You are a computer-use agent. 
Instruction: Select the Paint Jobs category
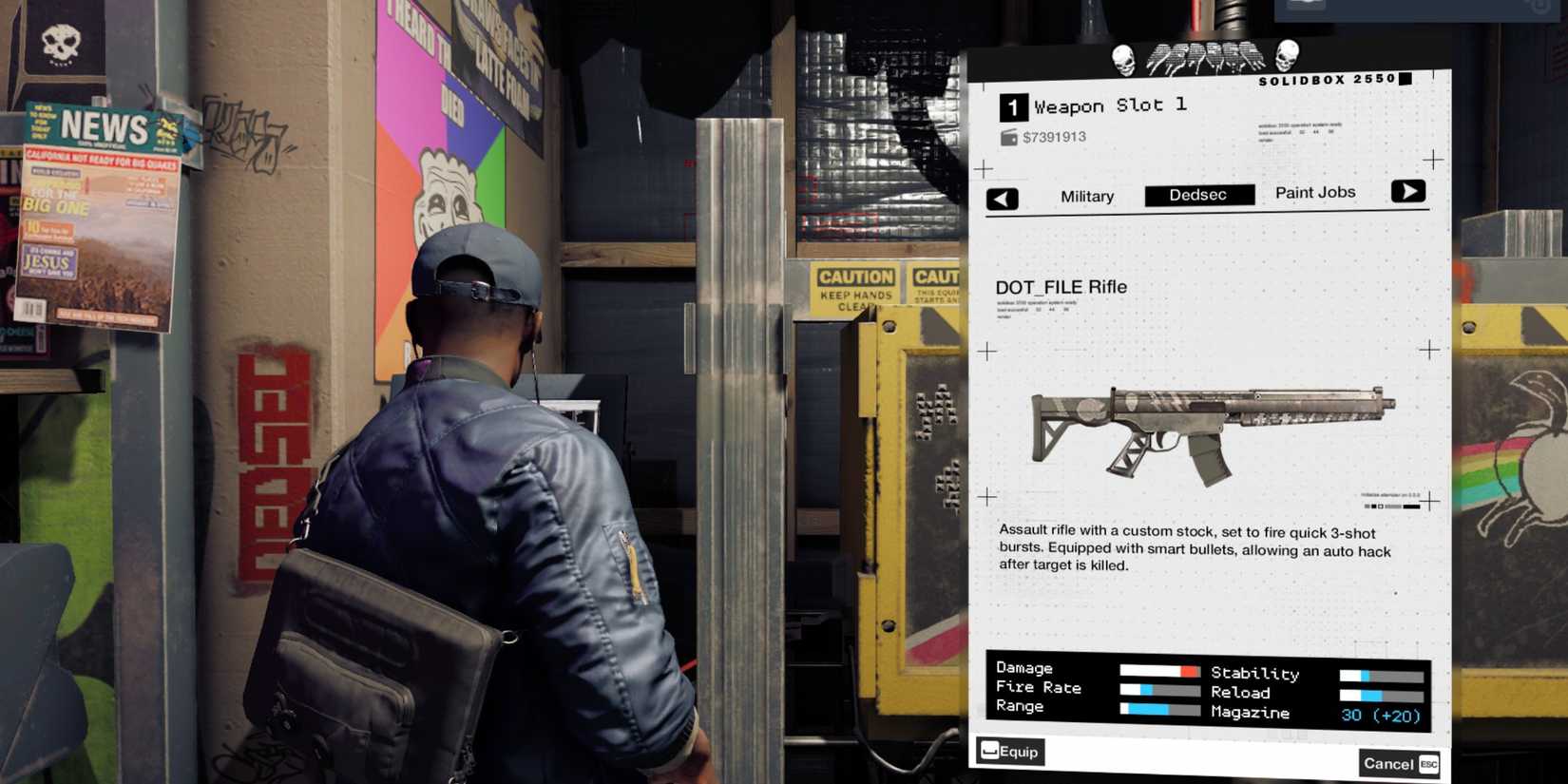(1315, 192)
